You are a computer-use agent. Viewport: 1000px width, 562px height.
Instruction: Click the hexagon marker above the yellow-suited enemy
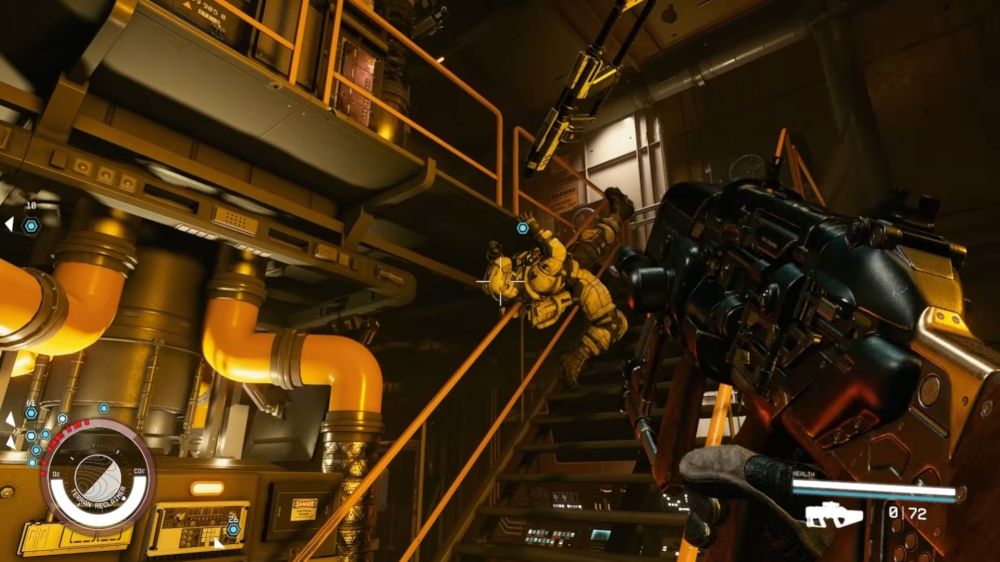pyautogui.click(x=522, y=228)
